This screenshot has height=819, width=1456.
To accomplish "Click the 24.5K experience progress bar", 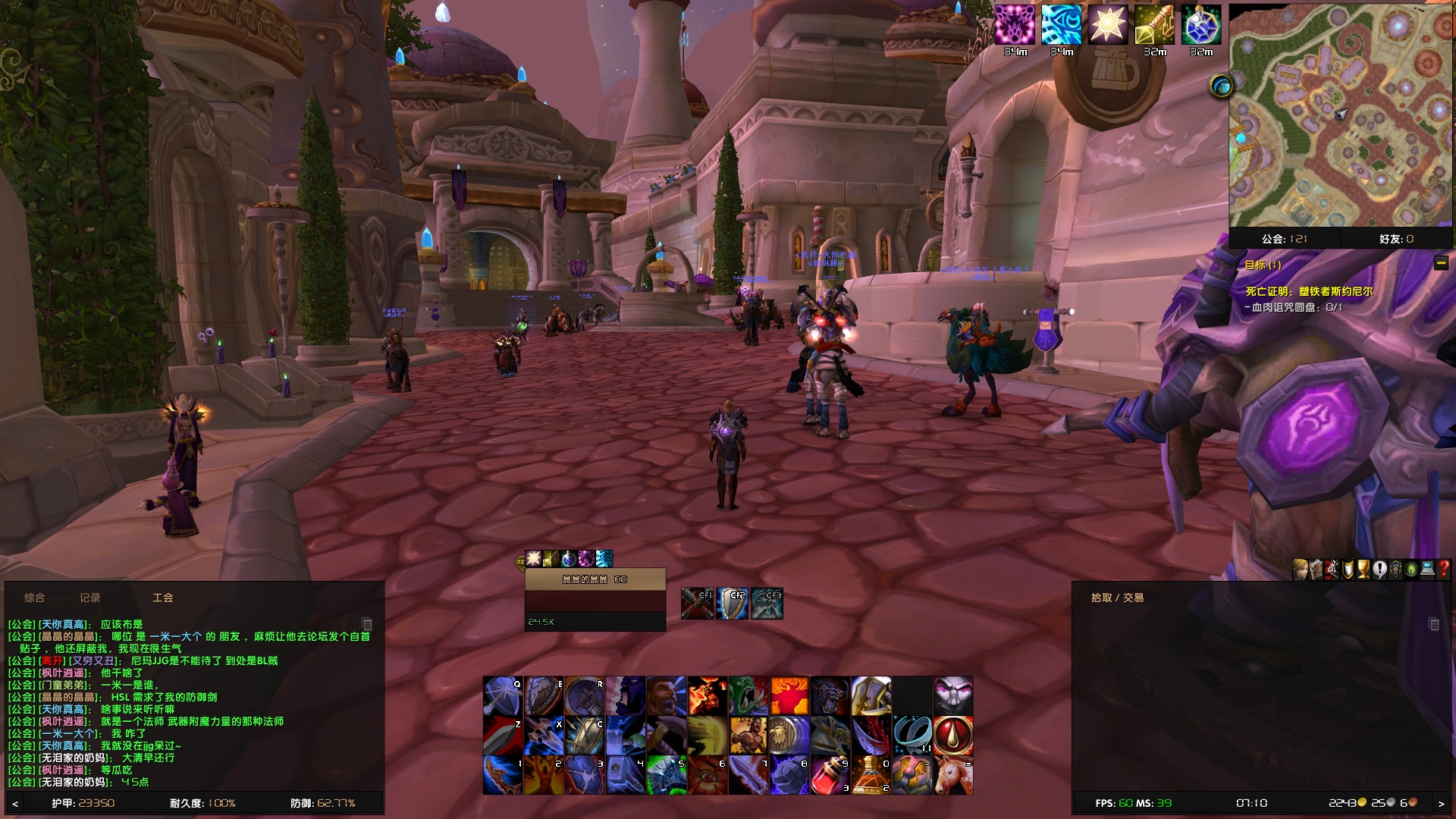I will [x=595, y=622].
